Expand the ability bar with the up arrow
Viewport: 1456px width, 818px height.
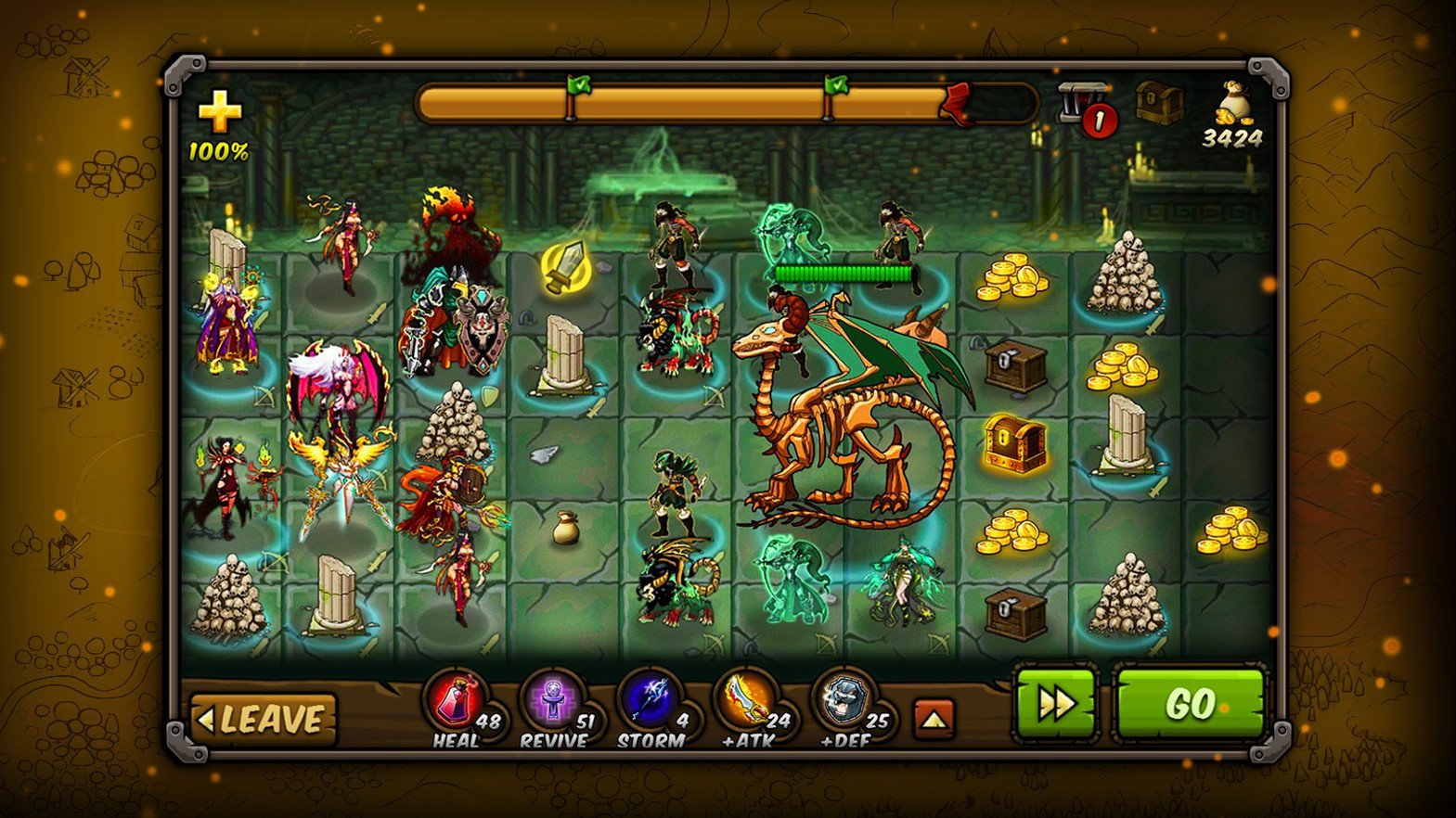(934, 719)
